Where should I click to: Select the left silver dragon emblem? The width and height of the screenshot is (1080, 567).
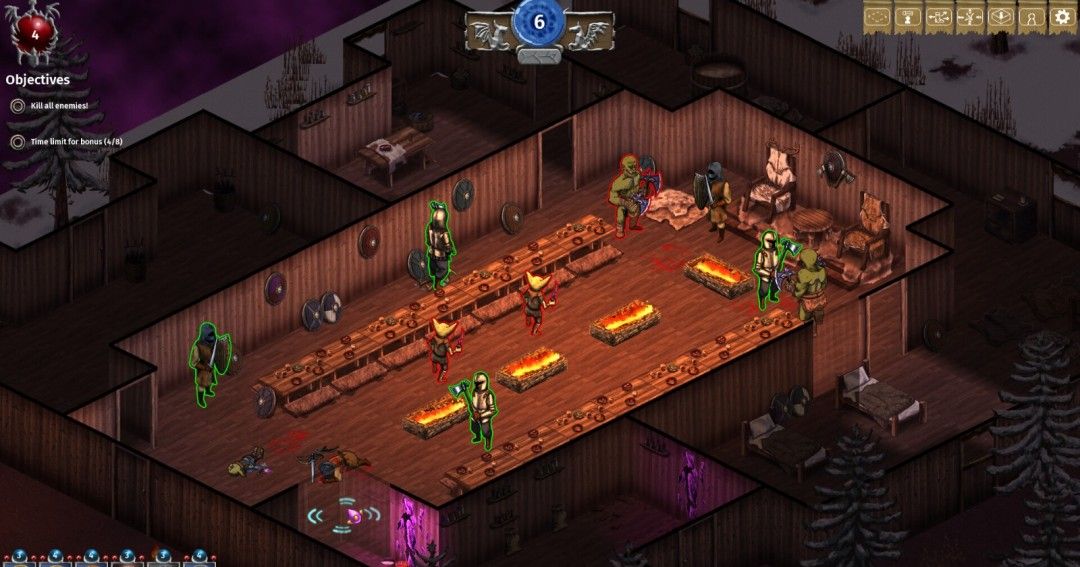coord(490,32)
